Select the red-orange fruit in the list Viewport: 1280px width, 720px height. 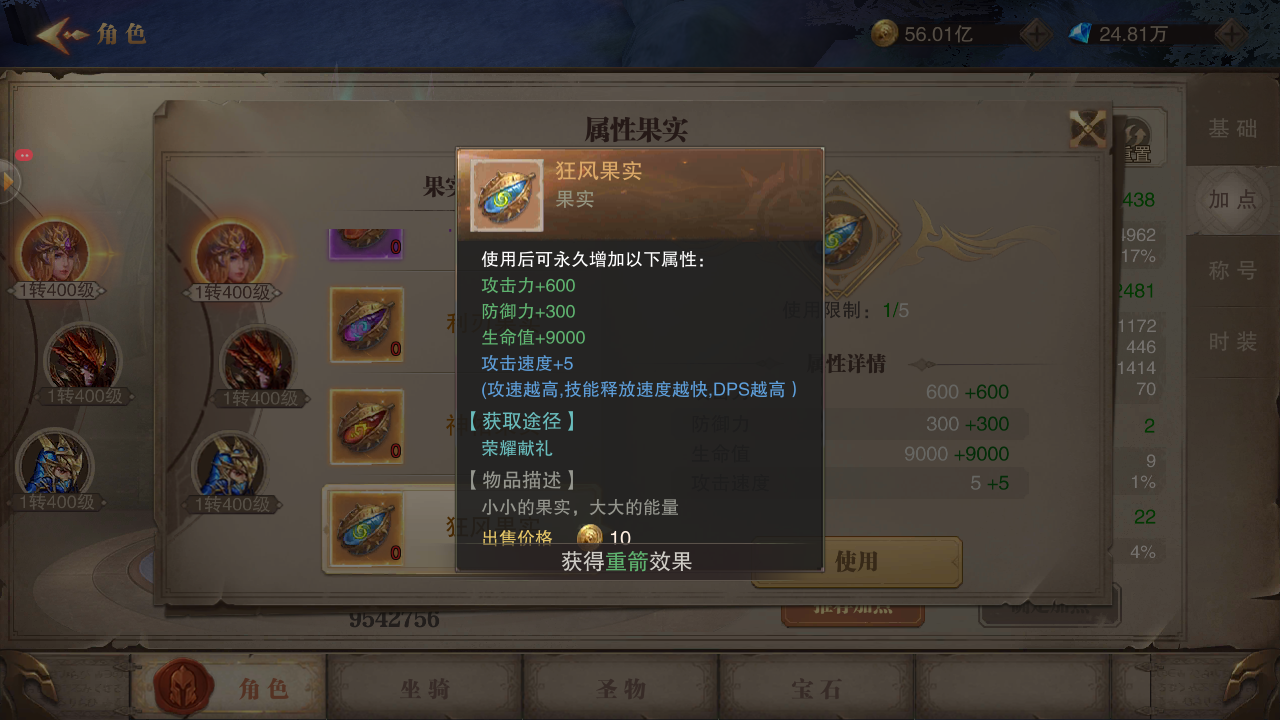coord(366,427)
